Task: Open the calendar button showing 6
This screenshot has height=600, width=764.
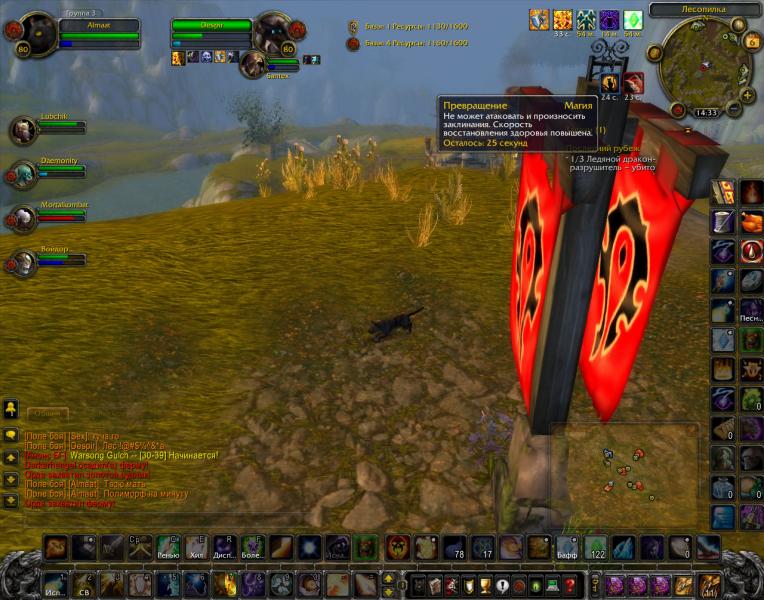Action: pos(751,41)
